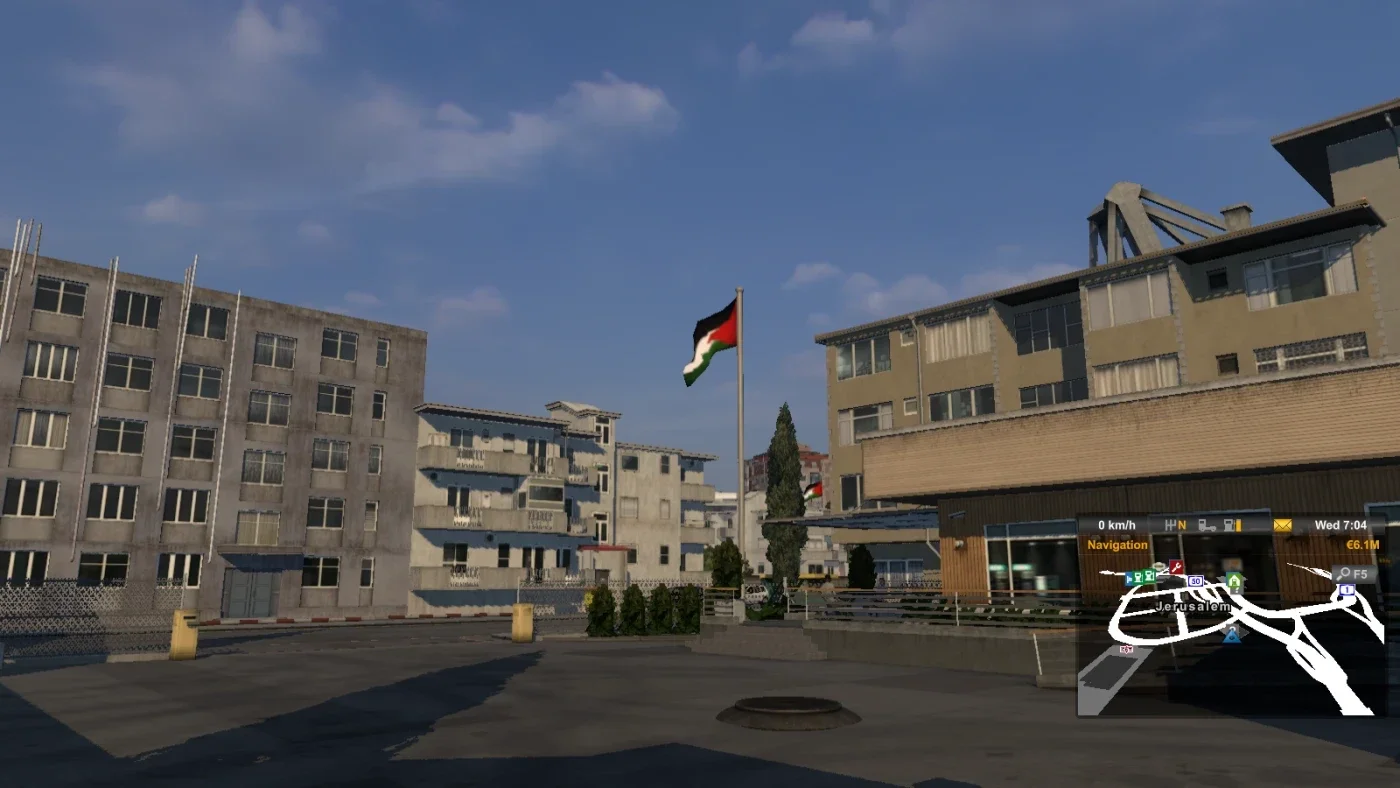
Task: Click the €6.1M money balance
Action: pos(1363,545)
